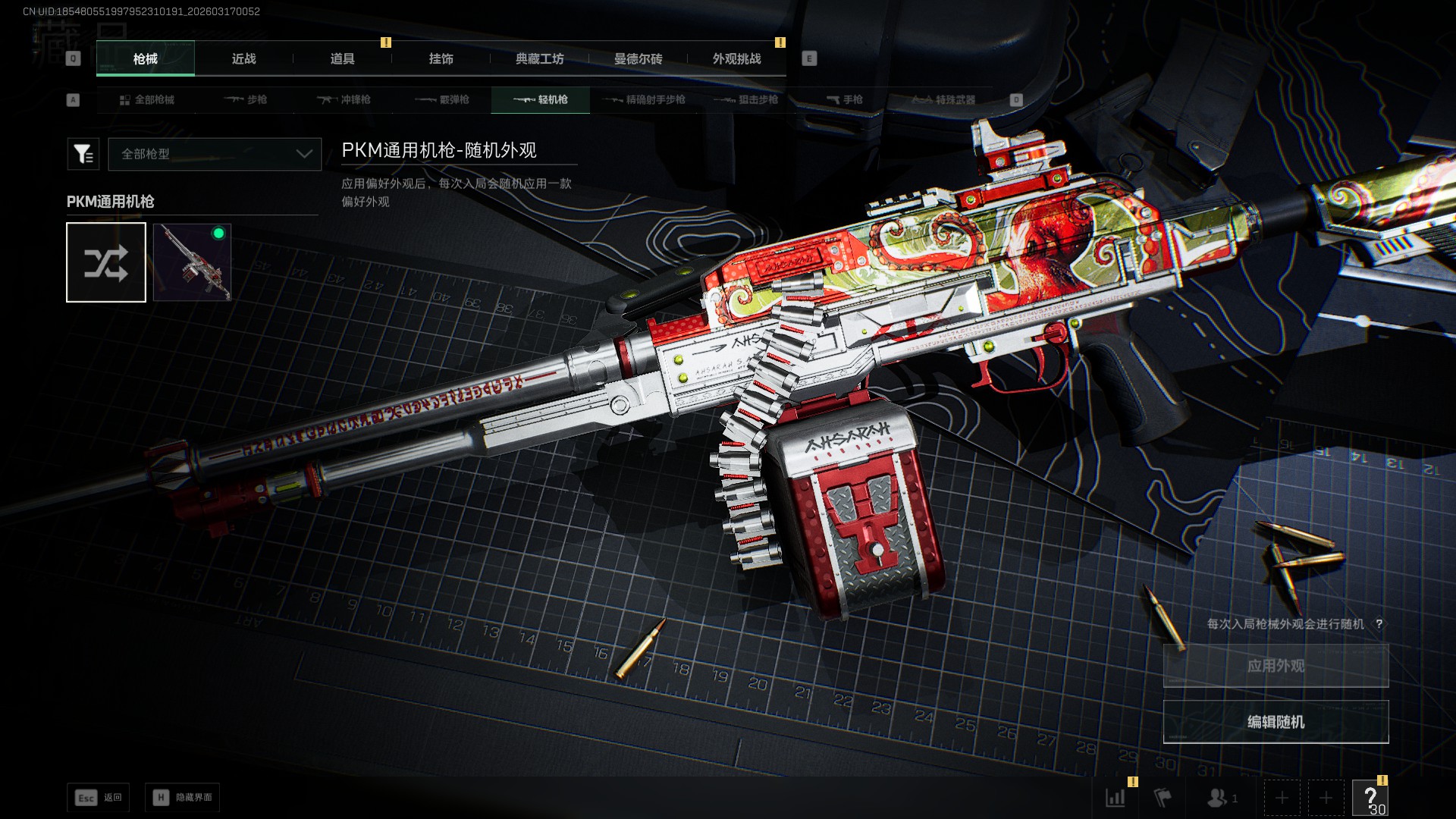1456x819 pixels.
Task: Open the 道具 items tab
Action: (342, 59)
